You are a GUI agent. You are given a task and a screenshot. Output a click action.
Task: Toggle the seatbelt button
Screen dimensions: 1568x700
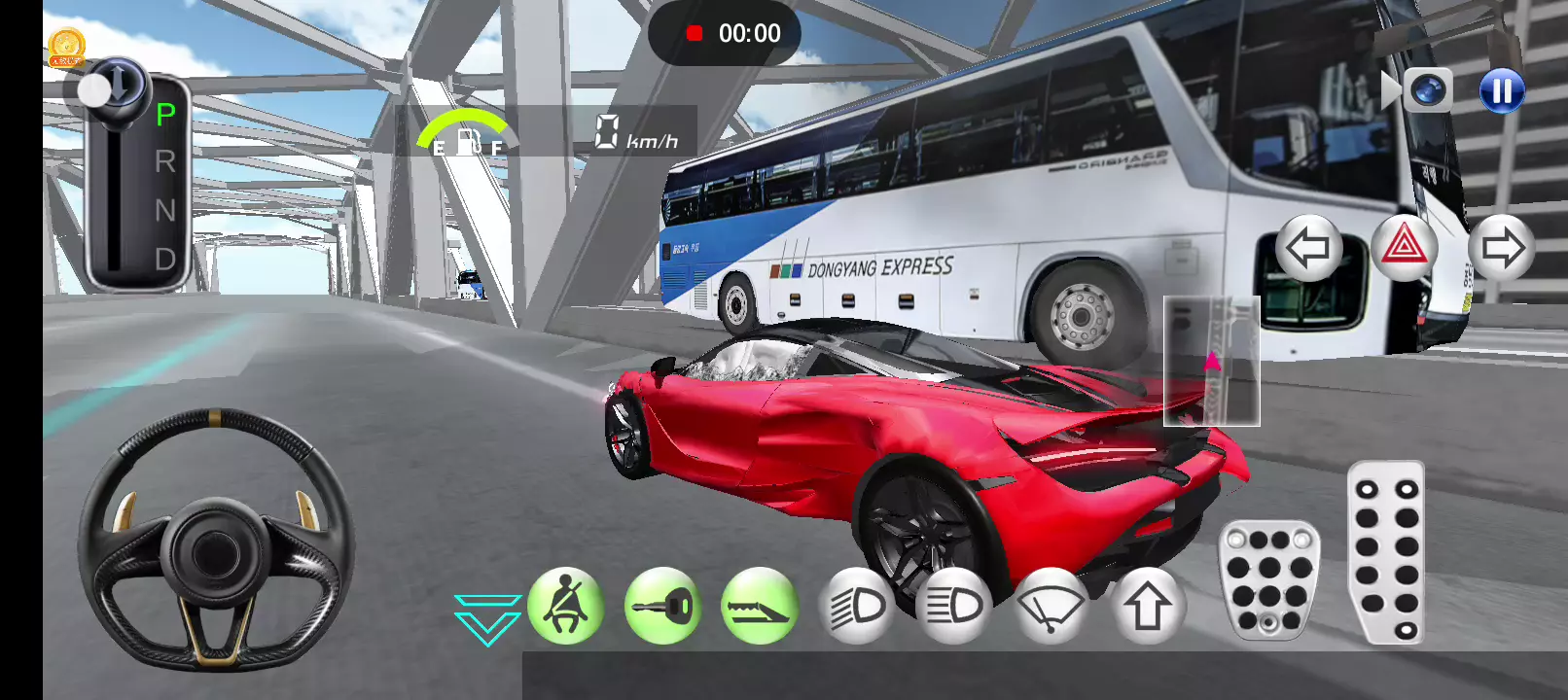pyautogui.click(x=565, y=607)
